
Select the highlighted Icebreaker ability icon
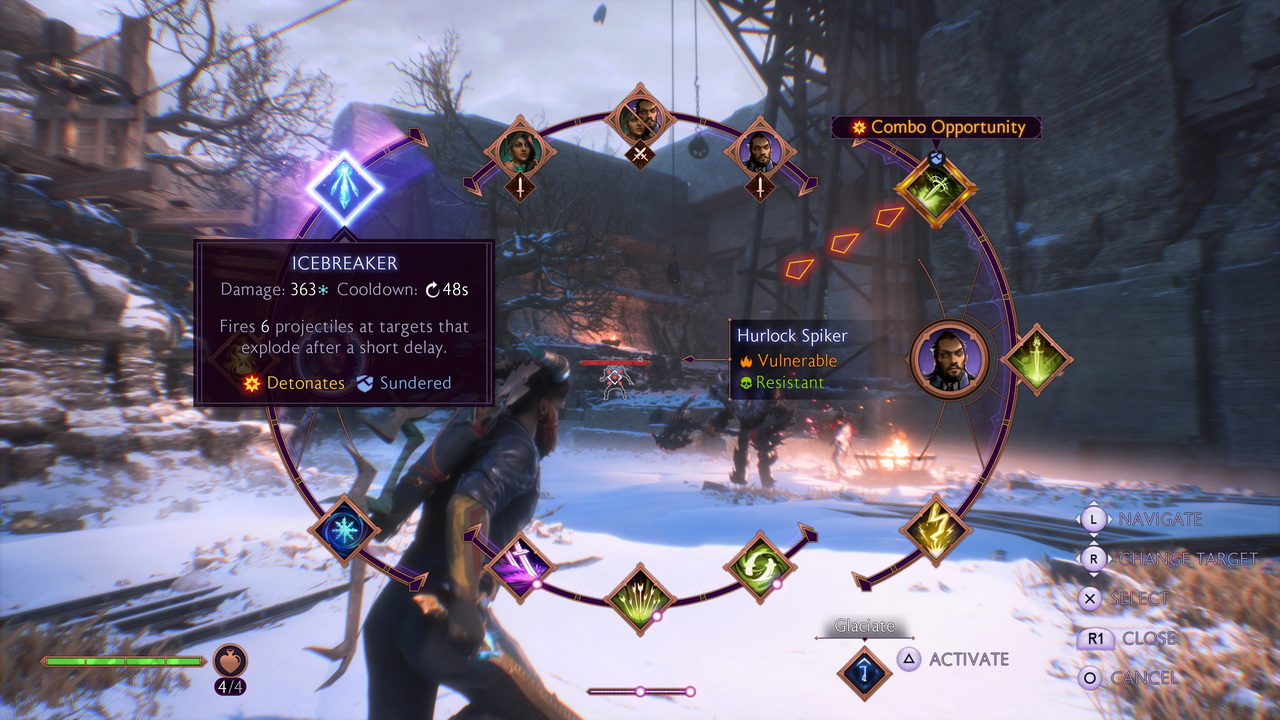click(x=342, y=188)
